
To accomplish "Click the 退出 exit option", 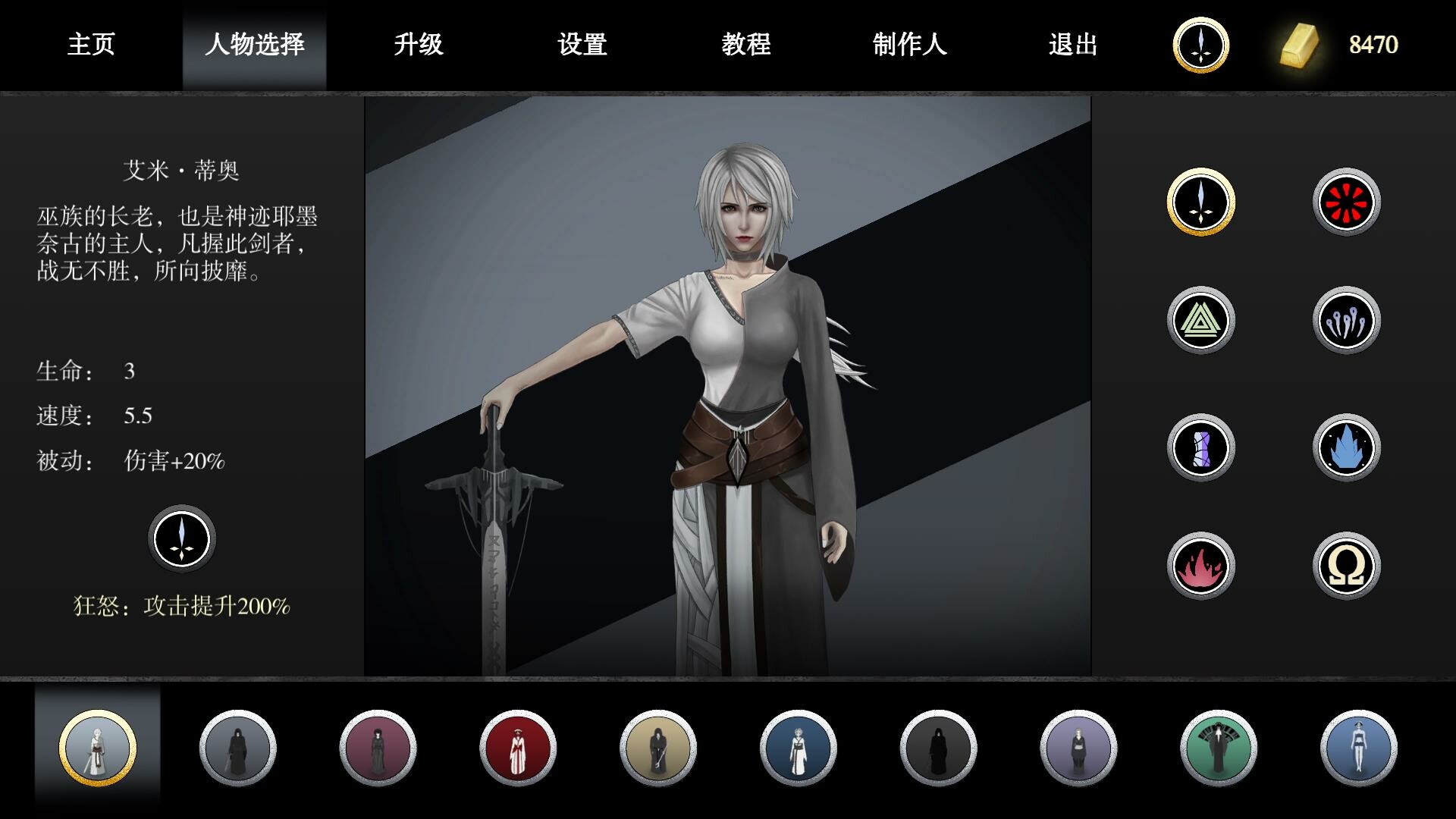I will tap(1072, 45).
